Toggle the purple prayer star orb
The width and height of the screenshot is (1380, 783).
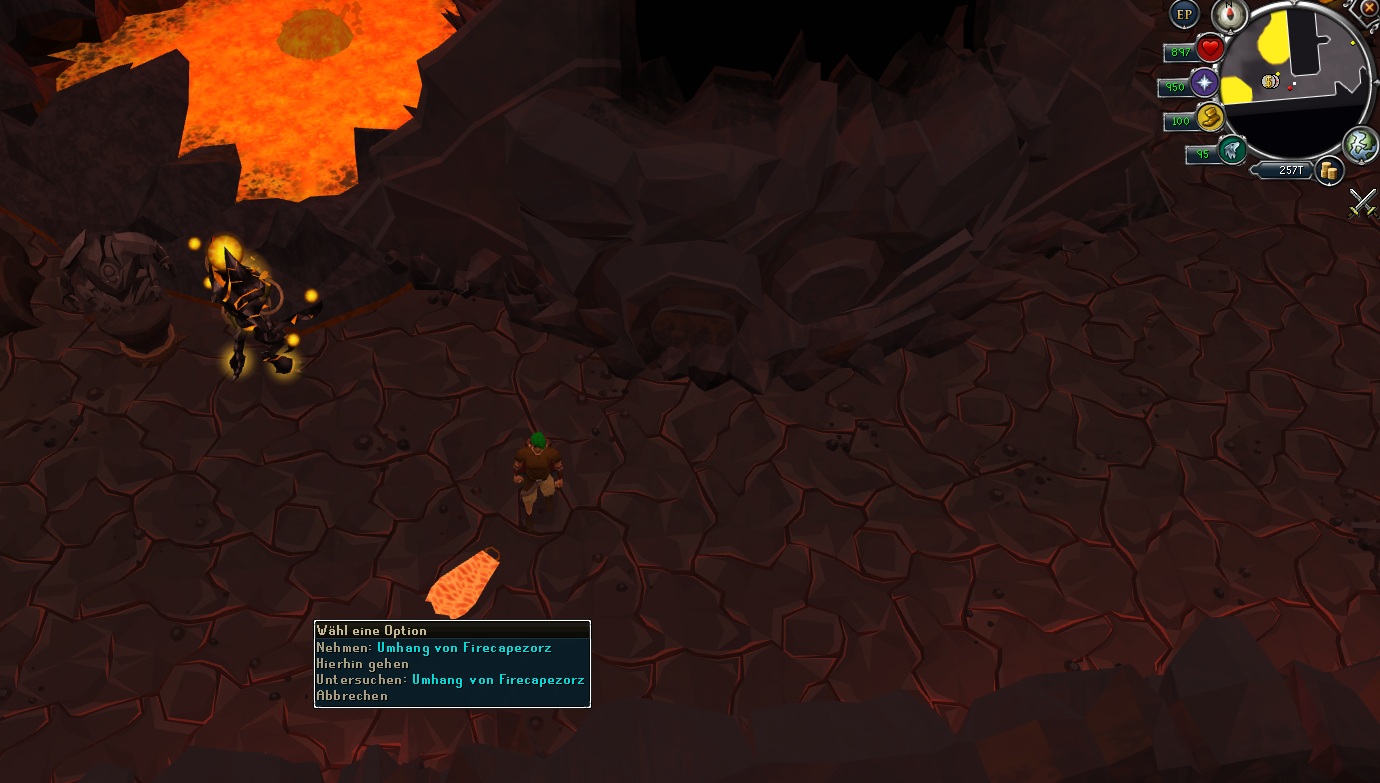tap(1205, 83)
